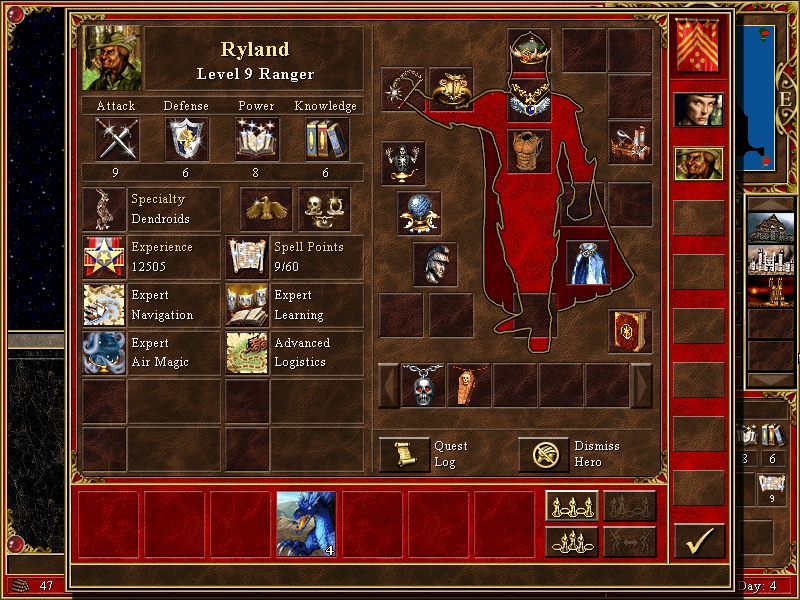The height and width of the screenshot is (600, 800).
Task: Pick the blue cape artifact
Action: 588,262
